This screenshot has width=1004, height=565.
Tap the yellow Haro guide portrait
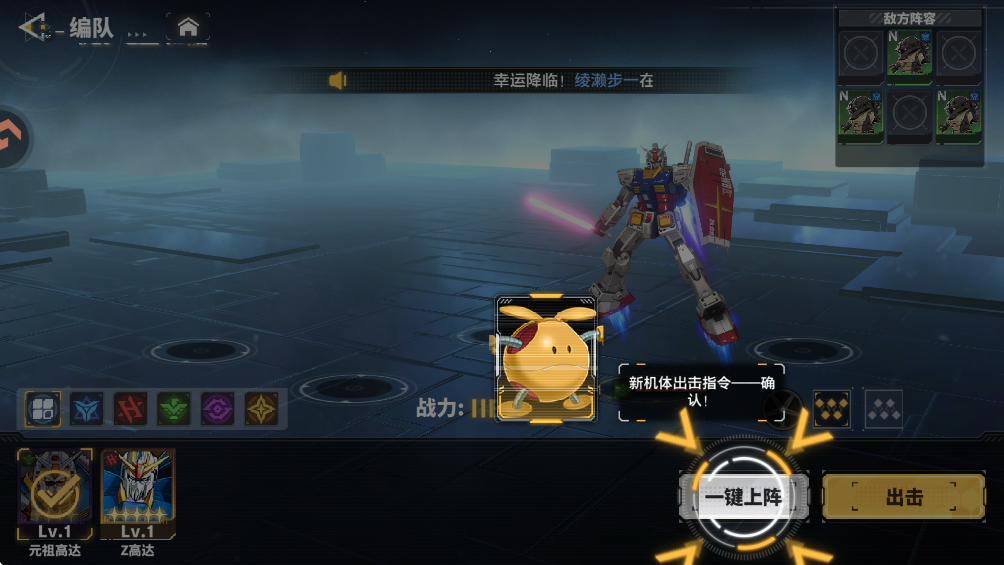click(545, 358)
